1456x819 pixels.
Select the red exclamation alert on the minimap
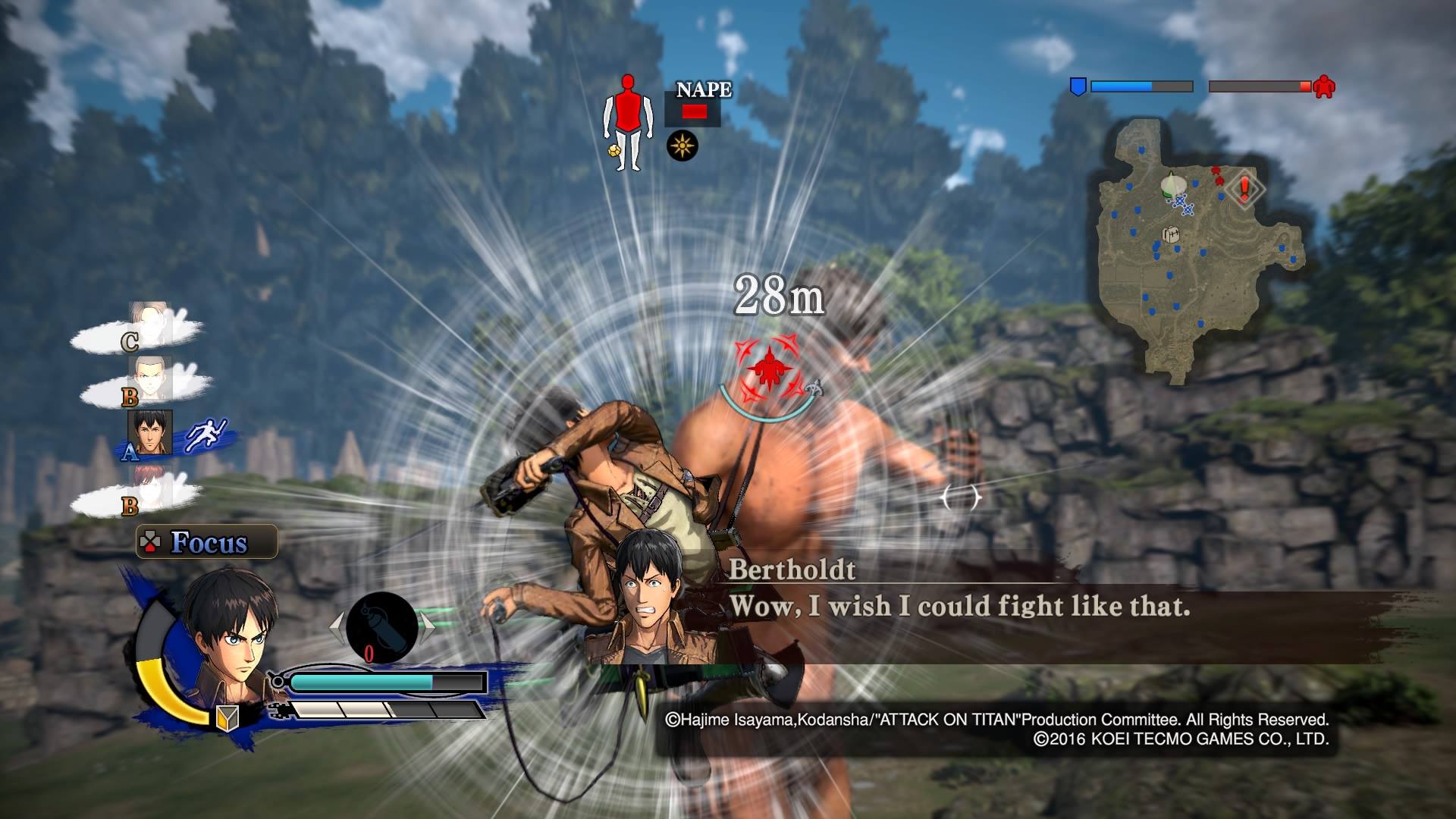(x=1244, y=189)
